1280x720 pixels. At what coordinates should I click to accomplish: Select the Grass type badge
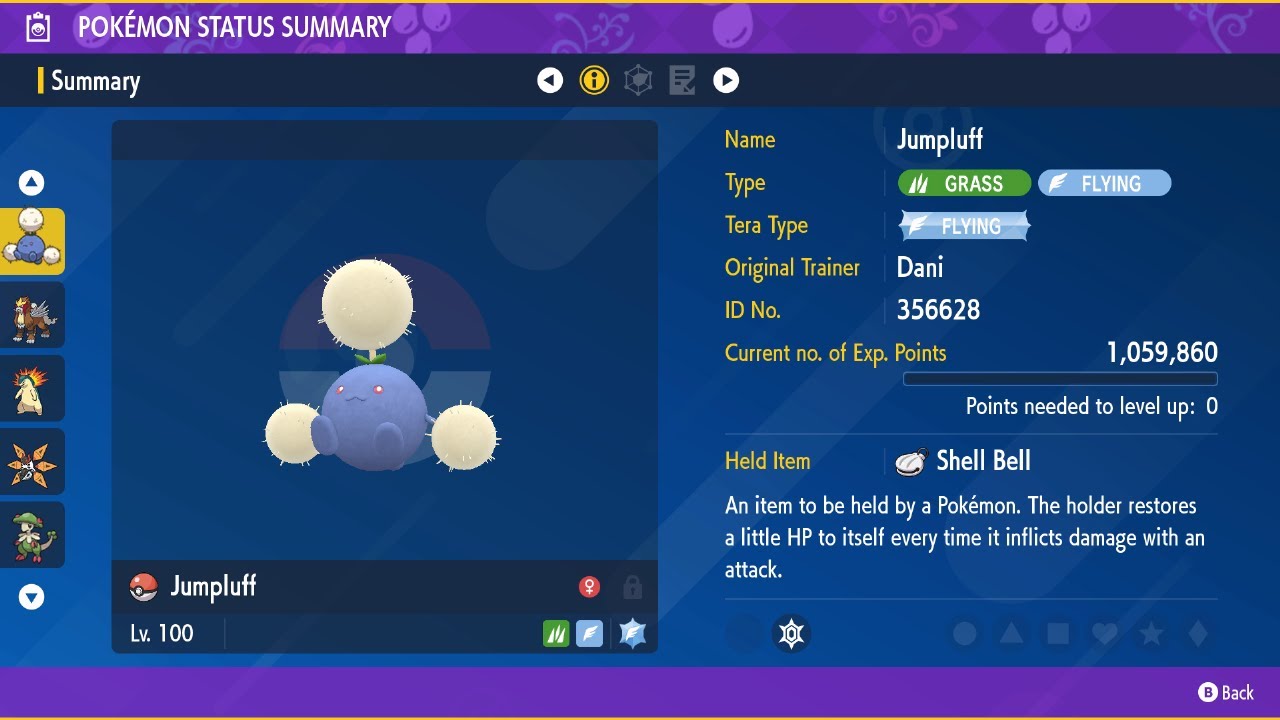click(x=964, y=183)
